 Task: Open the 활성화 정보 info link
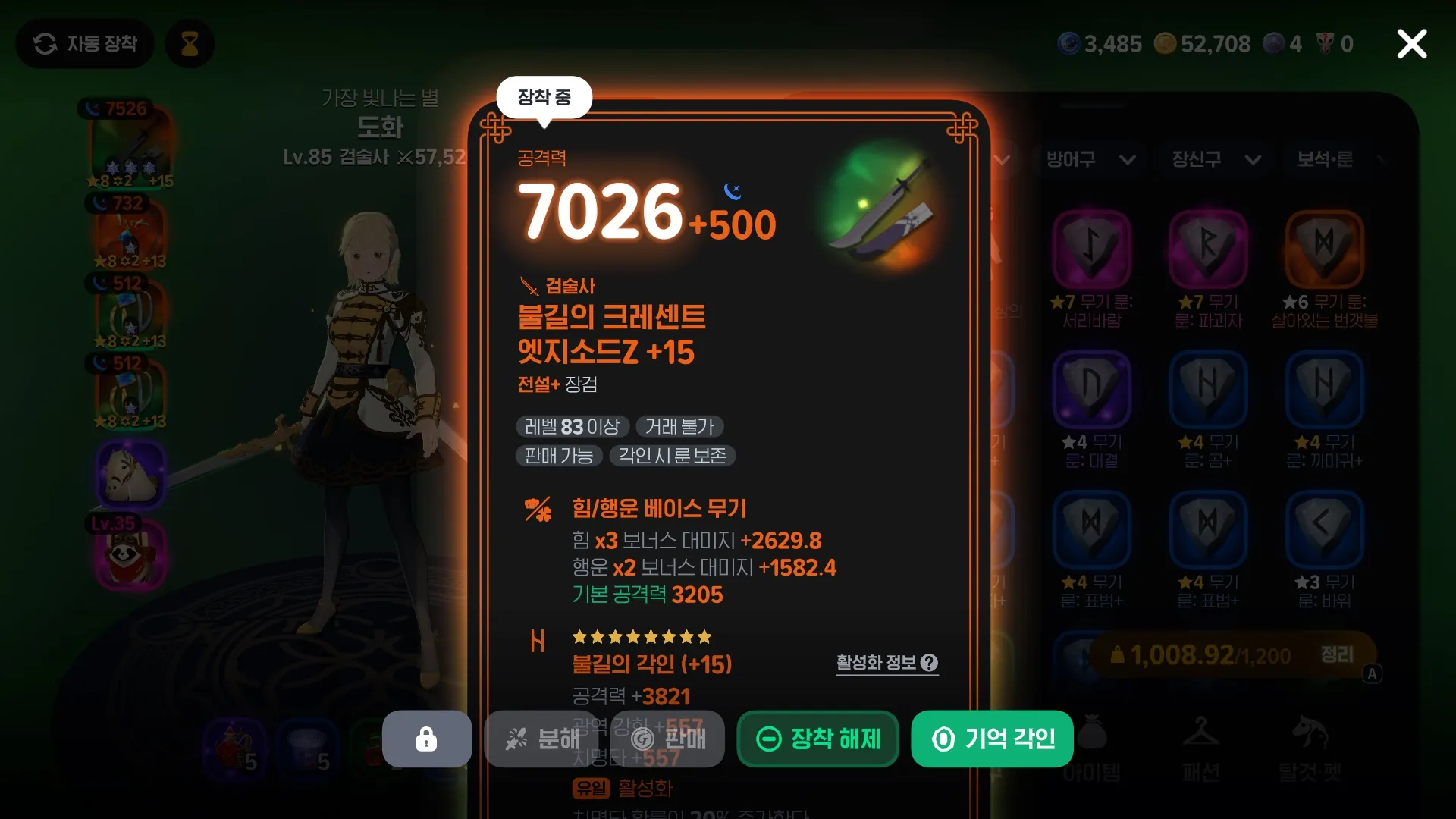[x=886, y=663]
